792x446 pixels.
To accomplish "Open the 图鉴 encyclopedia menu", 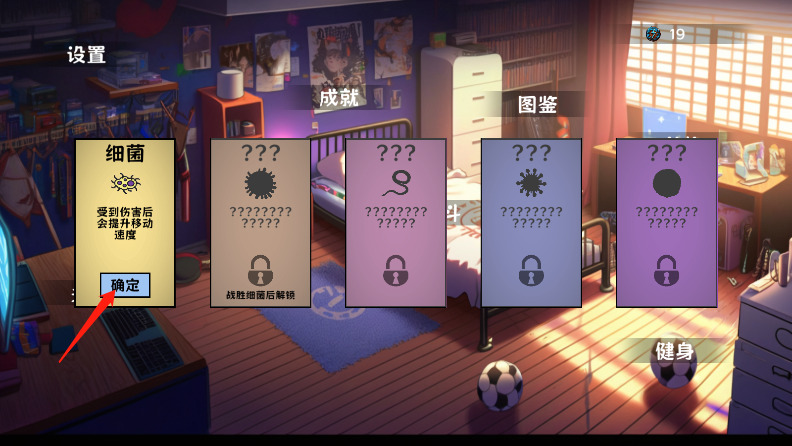I will [537, 105].
